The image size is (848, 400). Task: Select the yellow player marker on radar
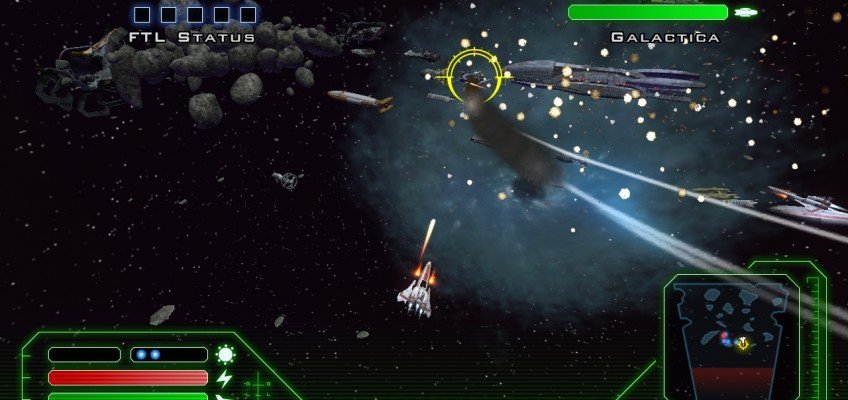point(743,343)
